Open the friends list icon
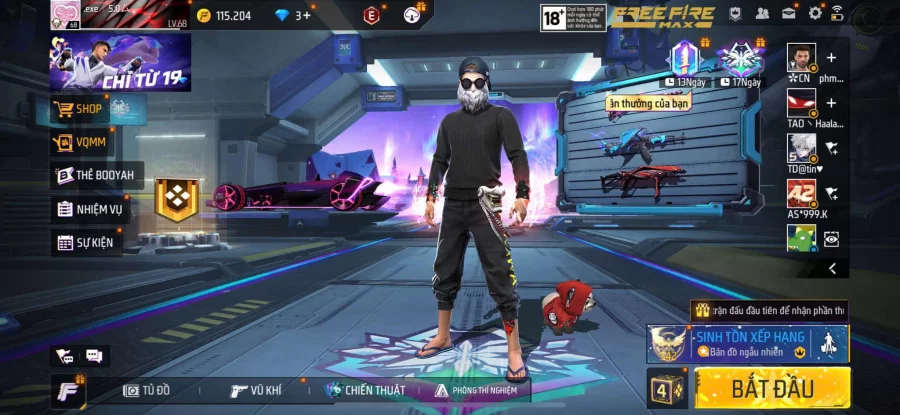This screenshot has height=415, width=900. coord(763,13)
